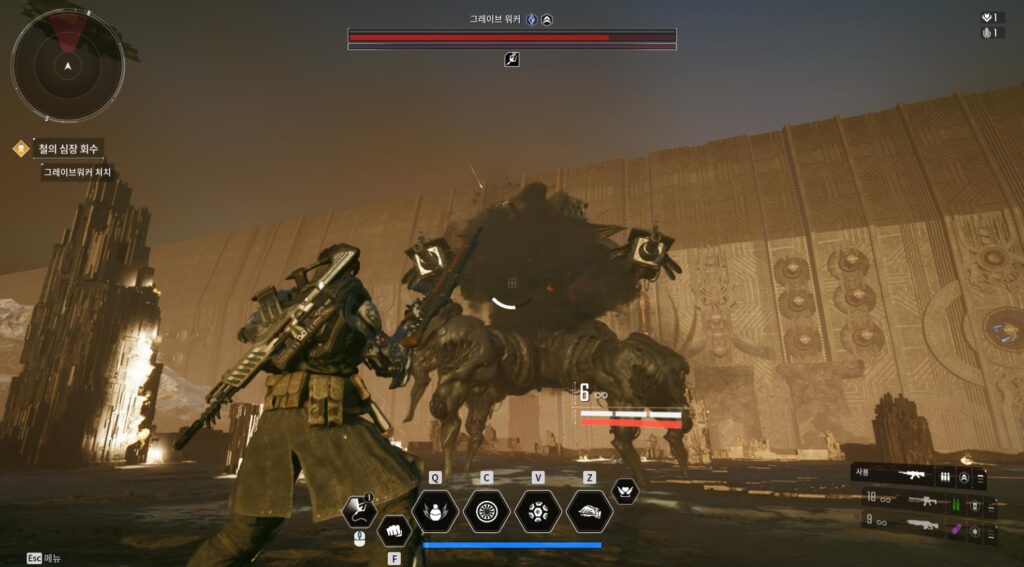Click the winged heart passive icon

625,491
